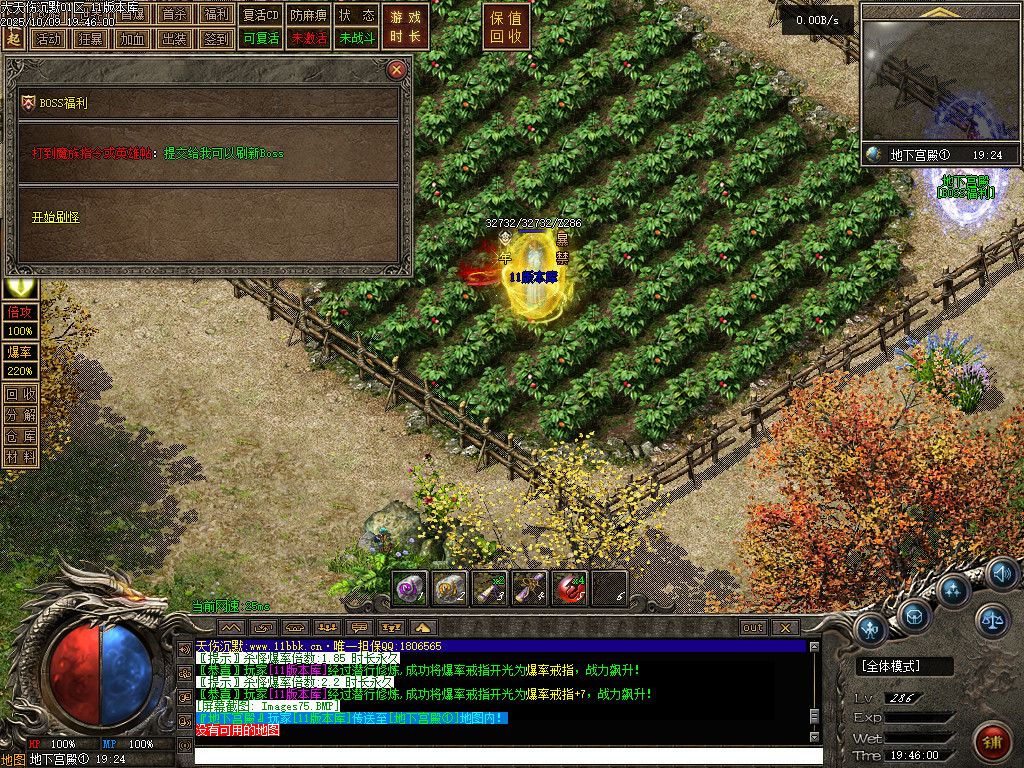1024x768 pixels.
Task: Close the chat panel with X button
Action: [785, 627]
